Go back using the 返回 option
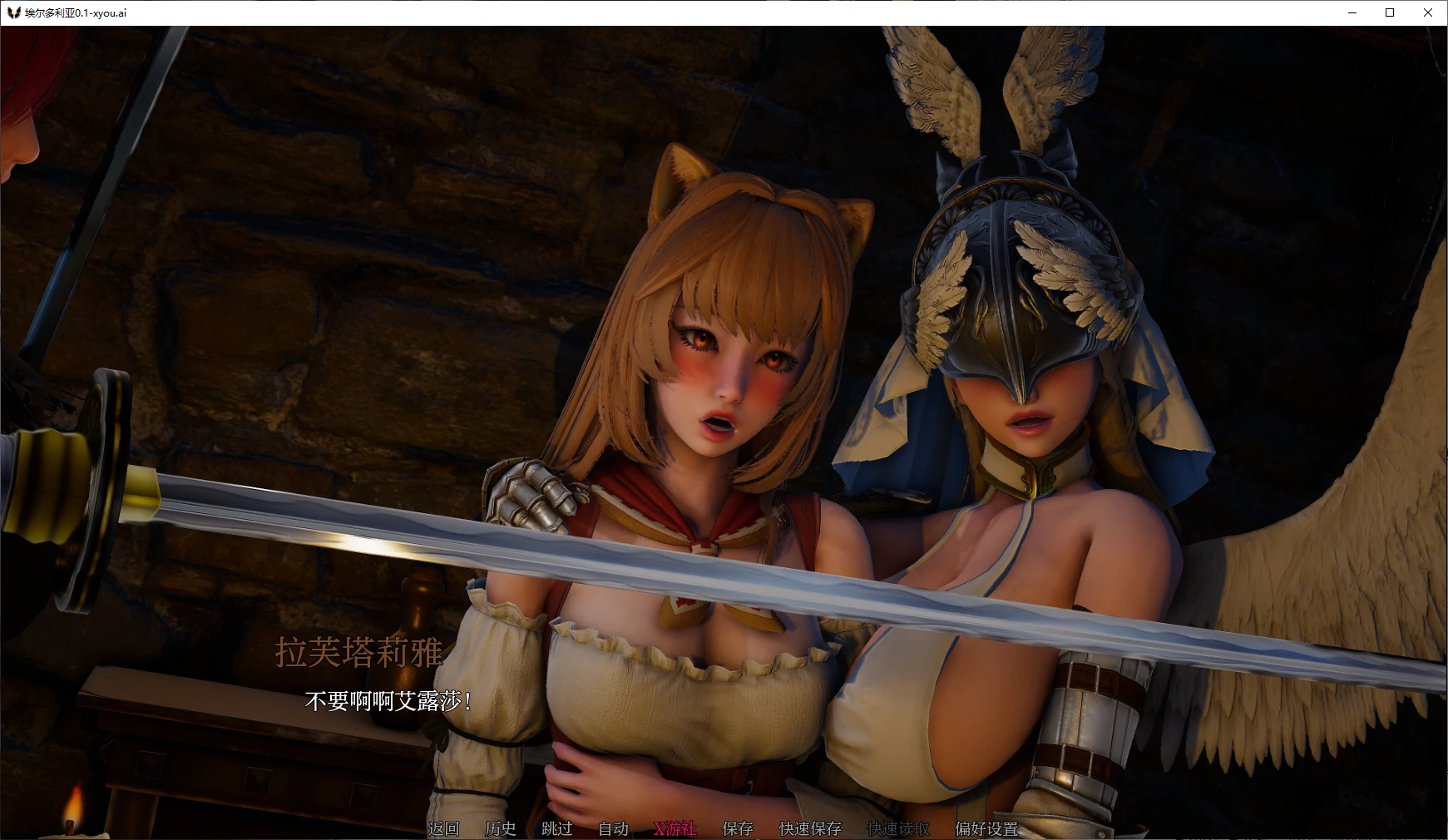The width and height of the screenshot is (1448, 840). [443, 829]
